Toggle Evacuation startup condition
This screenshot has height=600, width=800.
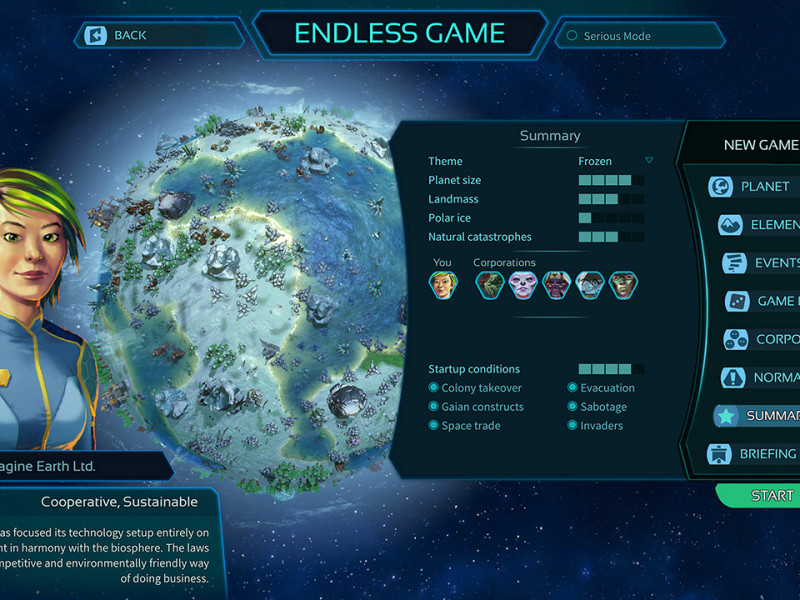[573, 388]
